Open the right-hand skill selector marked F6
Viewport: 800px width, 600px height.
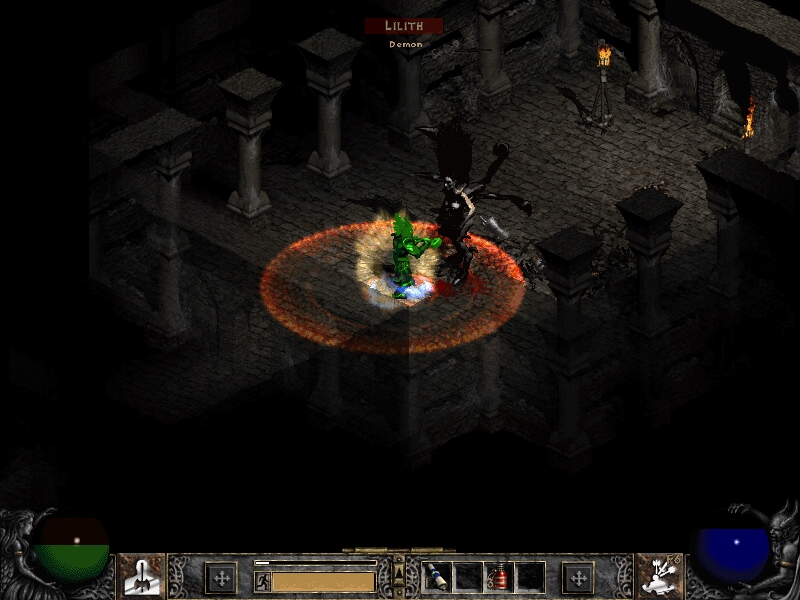658,576
